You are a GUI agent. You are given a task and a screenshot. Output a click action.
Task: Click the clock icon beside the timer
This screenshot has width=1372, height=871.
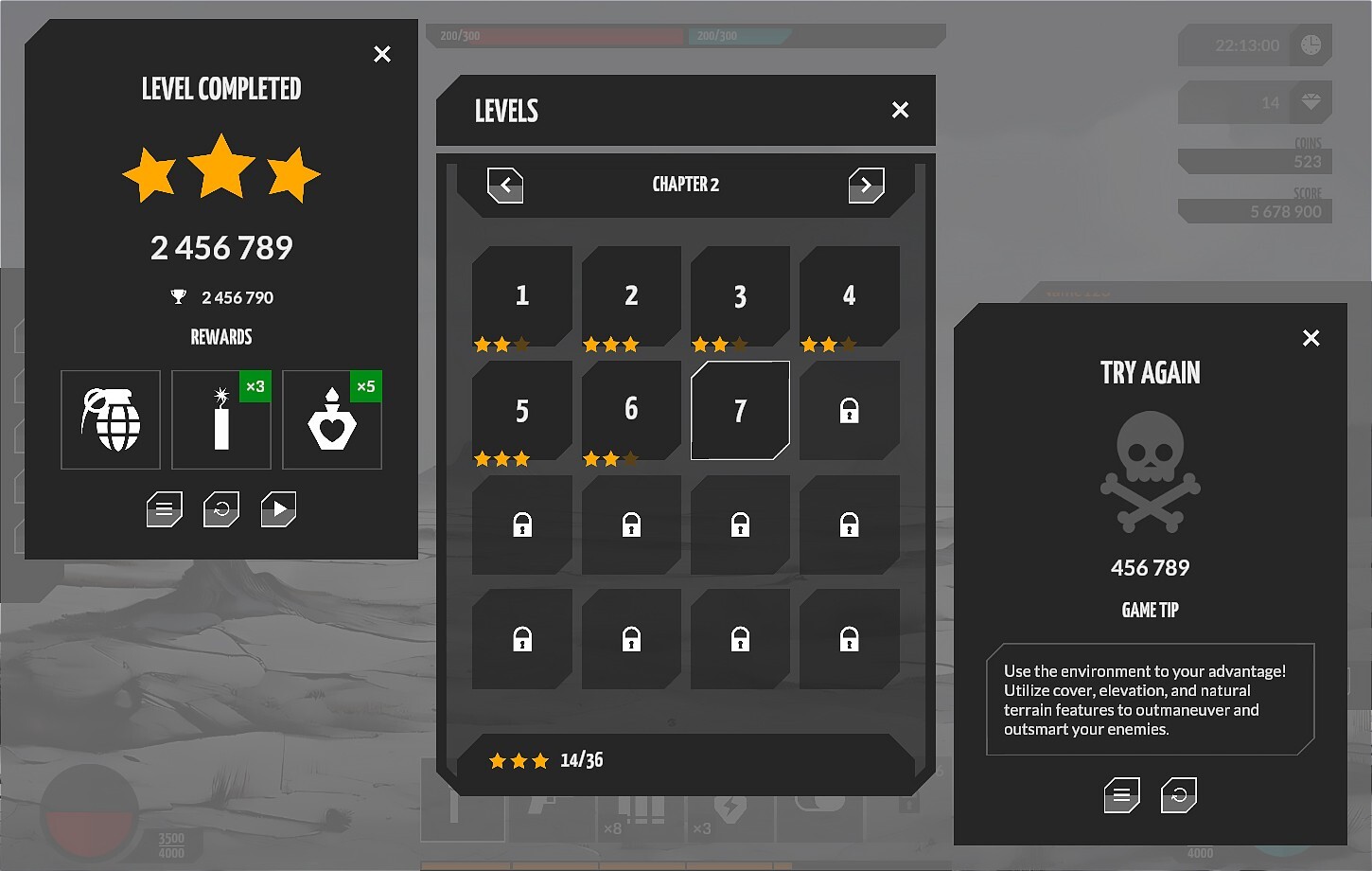[x=1309, y=44]
